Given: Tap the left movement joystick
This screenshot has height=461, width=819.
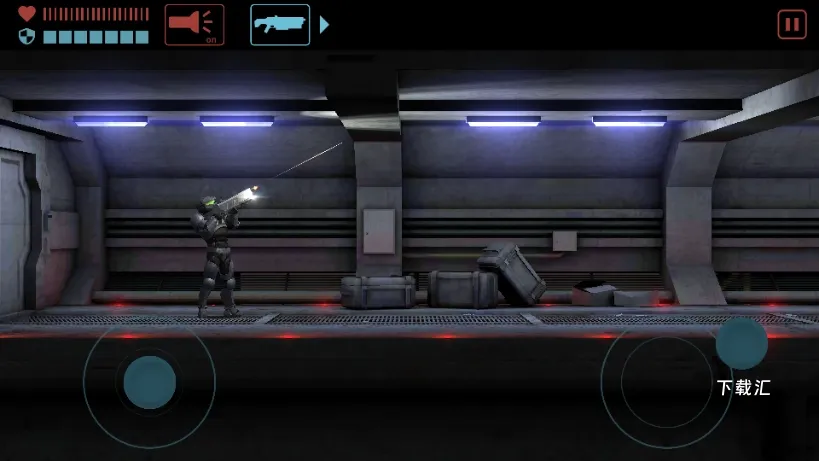Looking at the screenshot, I should [x=149, y=381].
